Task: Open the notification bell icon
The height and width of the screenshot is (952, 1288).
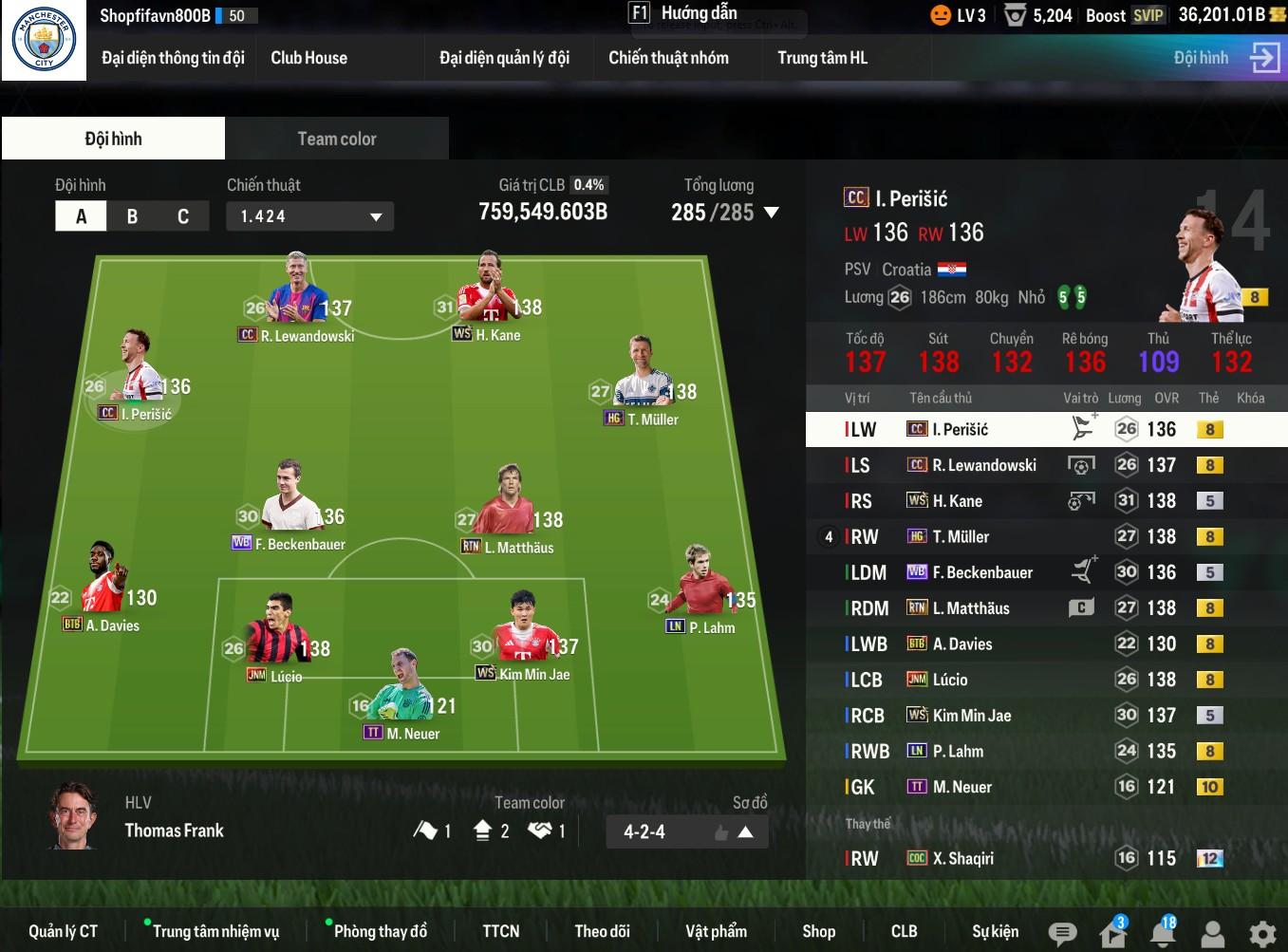Action: click(1162, 934)
